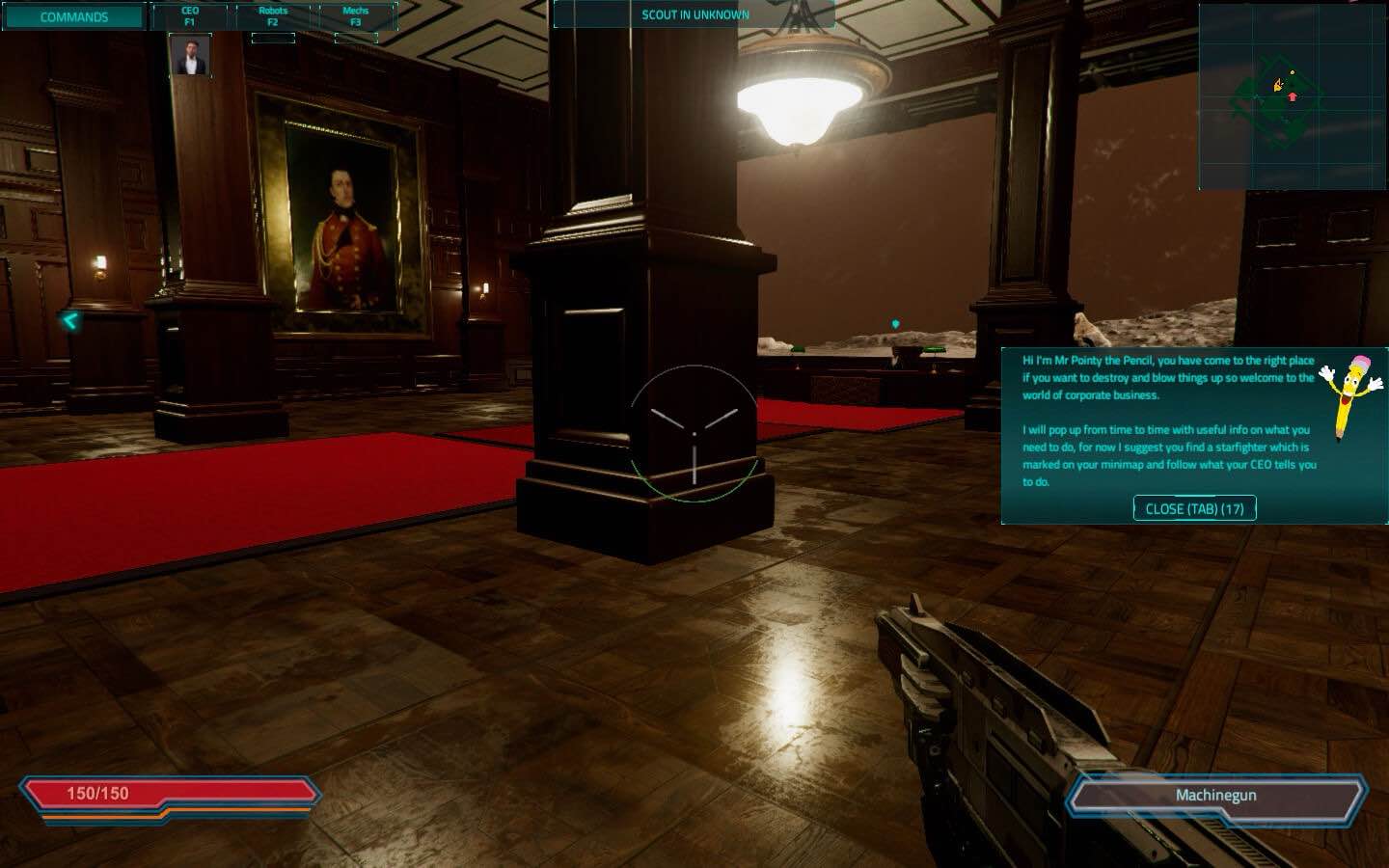This screenshot has width=1389, height=868.
Task: Click the orange arrow on the minimap
Action: [x=1293, y=96]
